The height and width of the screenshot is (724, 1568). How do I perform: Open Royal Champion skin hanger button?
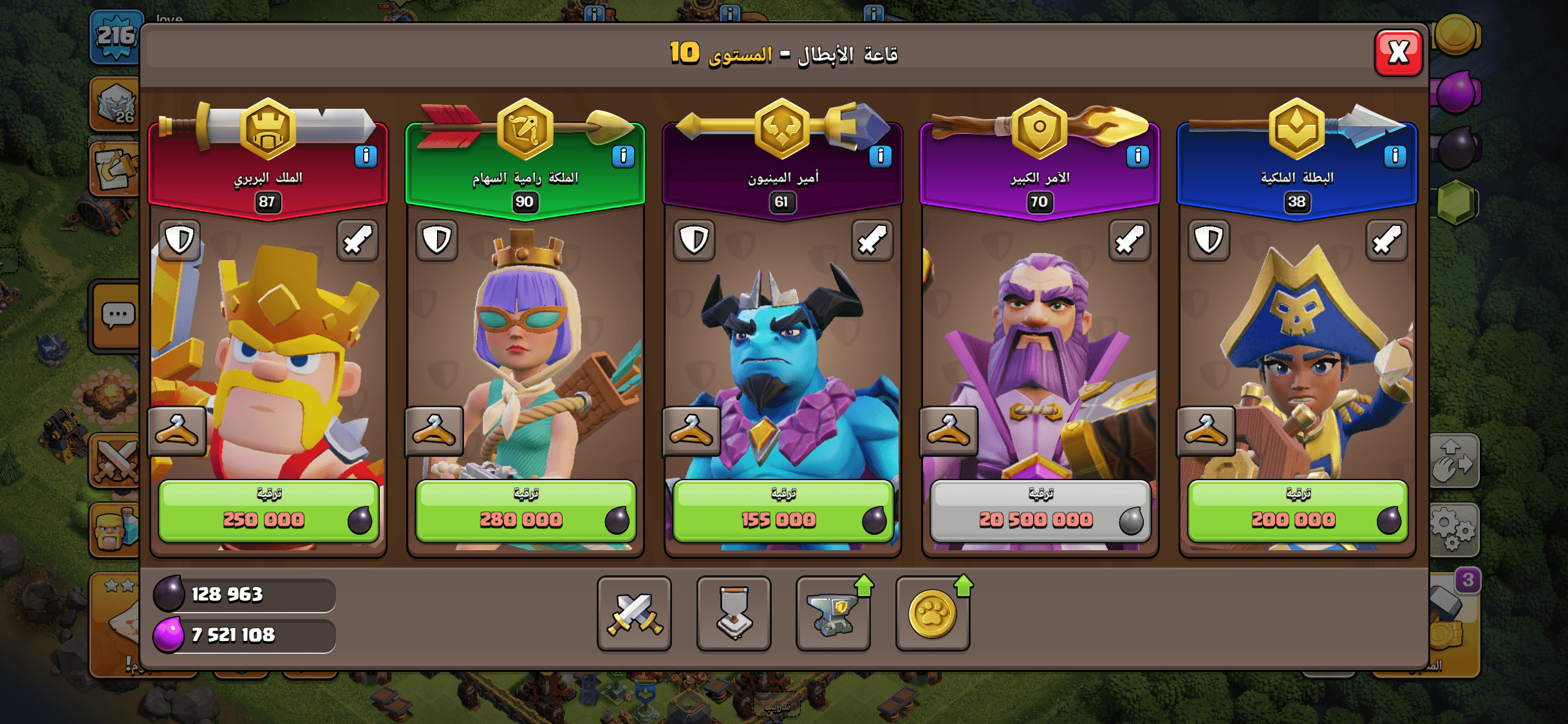(1206, 431)
